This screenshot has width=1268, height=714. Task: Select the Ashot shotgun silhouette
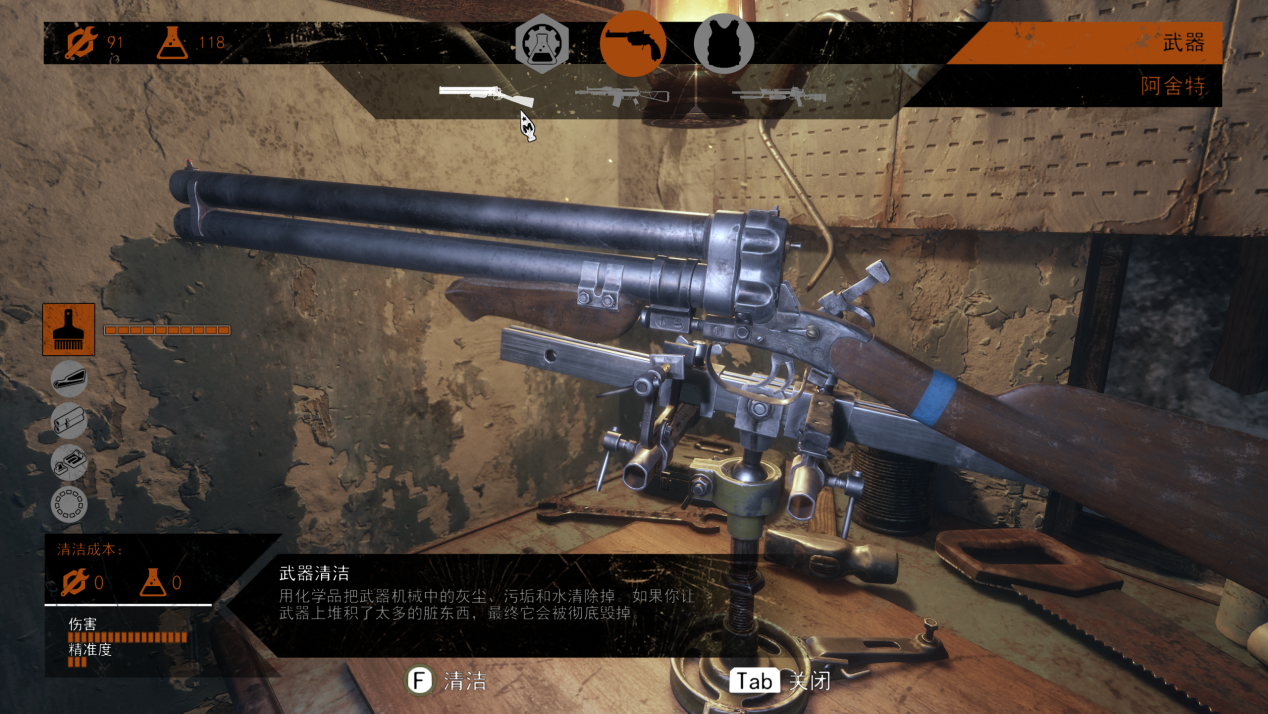pyautogui.click(x=486, y=95)
